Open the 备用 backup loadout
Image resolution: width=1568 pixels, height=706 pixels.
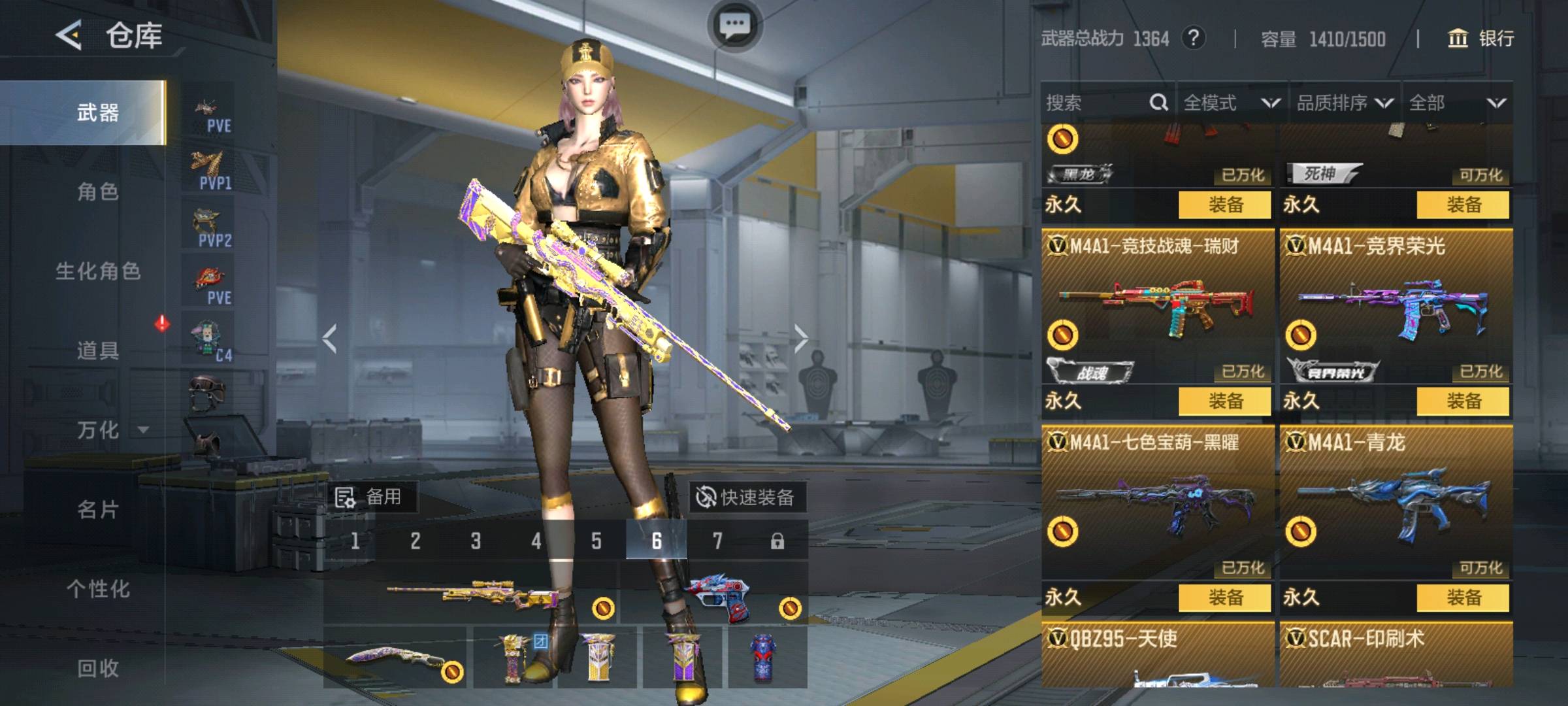(370, 497)
